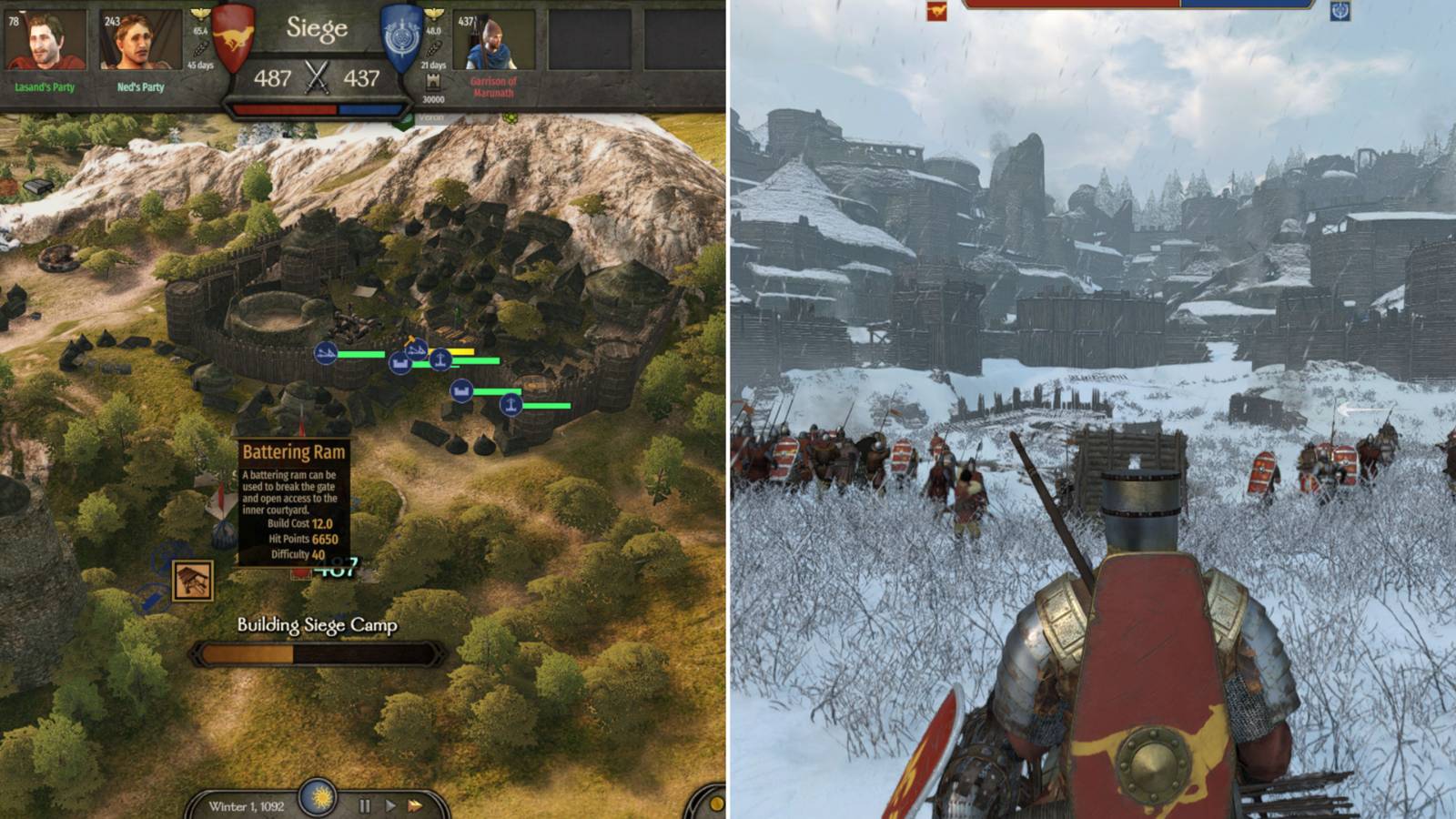Image resolution: width=1456 pixels, height=819 pixels.
Task: Pause the campaign time
Action: tap(366, 804)
